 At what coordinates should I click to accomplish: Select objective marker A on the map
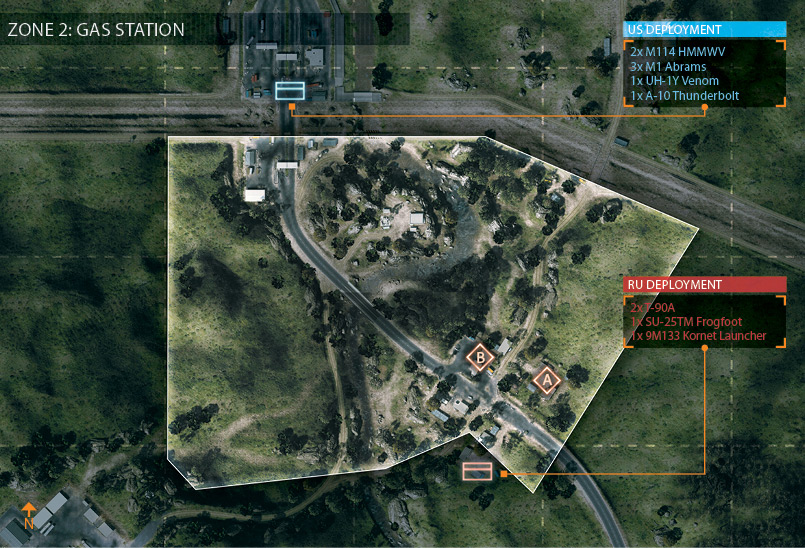click(545, 379)
